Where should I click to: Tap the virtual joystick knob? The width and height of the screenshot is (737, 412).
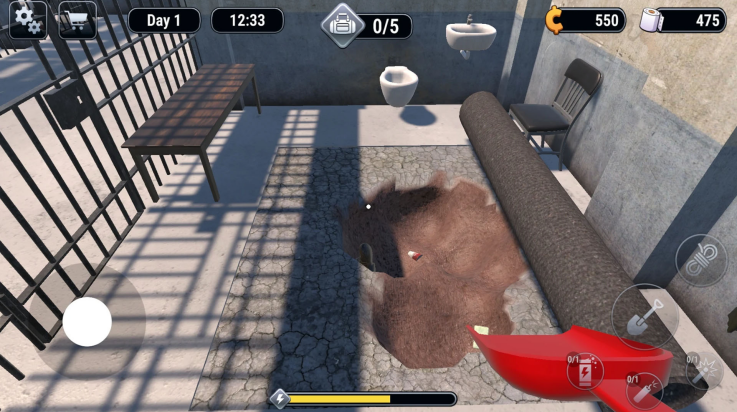(87, 322)
